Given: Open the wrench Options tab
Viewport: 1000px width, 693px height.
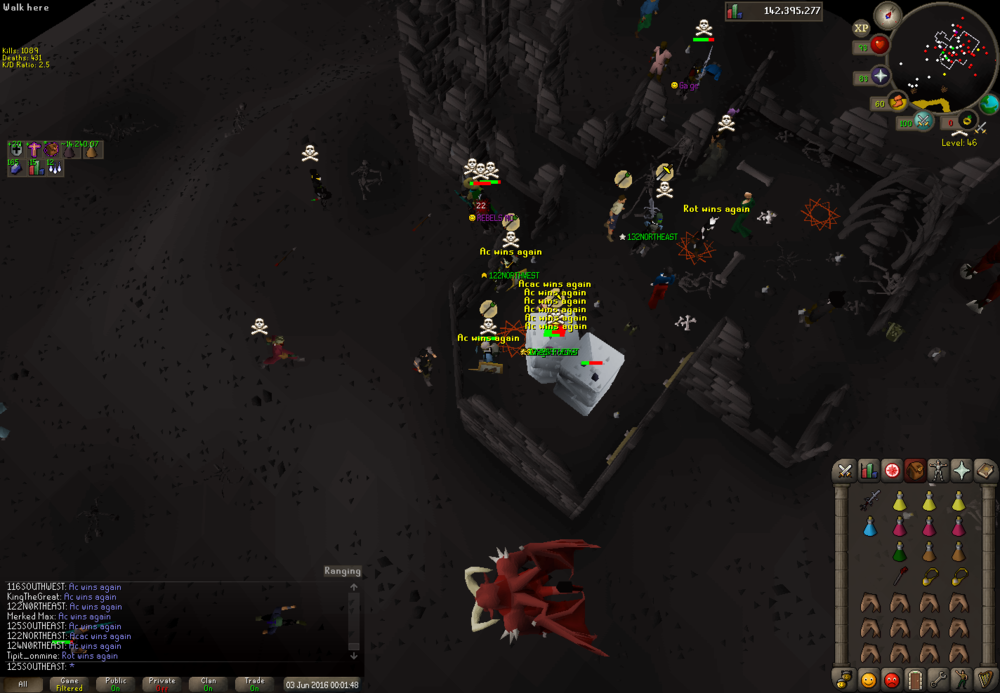Looking at the screenshot, I should coord(938,680).
